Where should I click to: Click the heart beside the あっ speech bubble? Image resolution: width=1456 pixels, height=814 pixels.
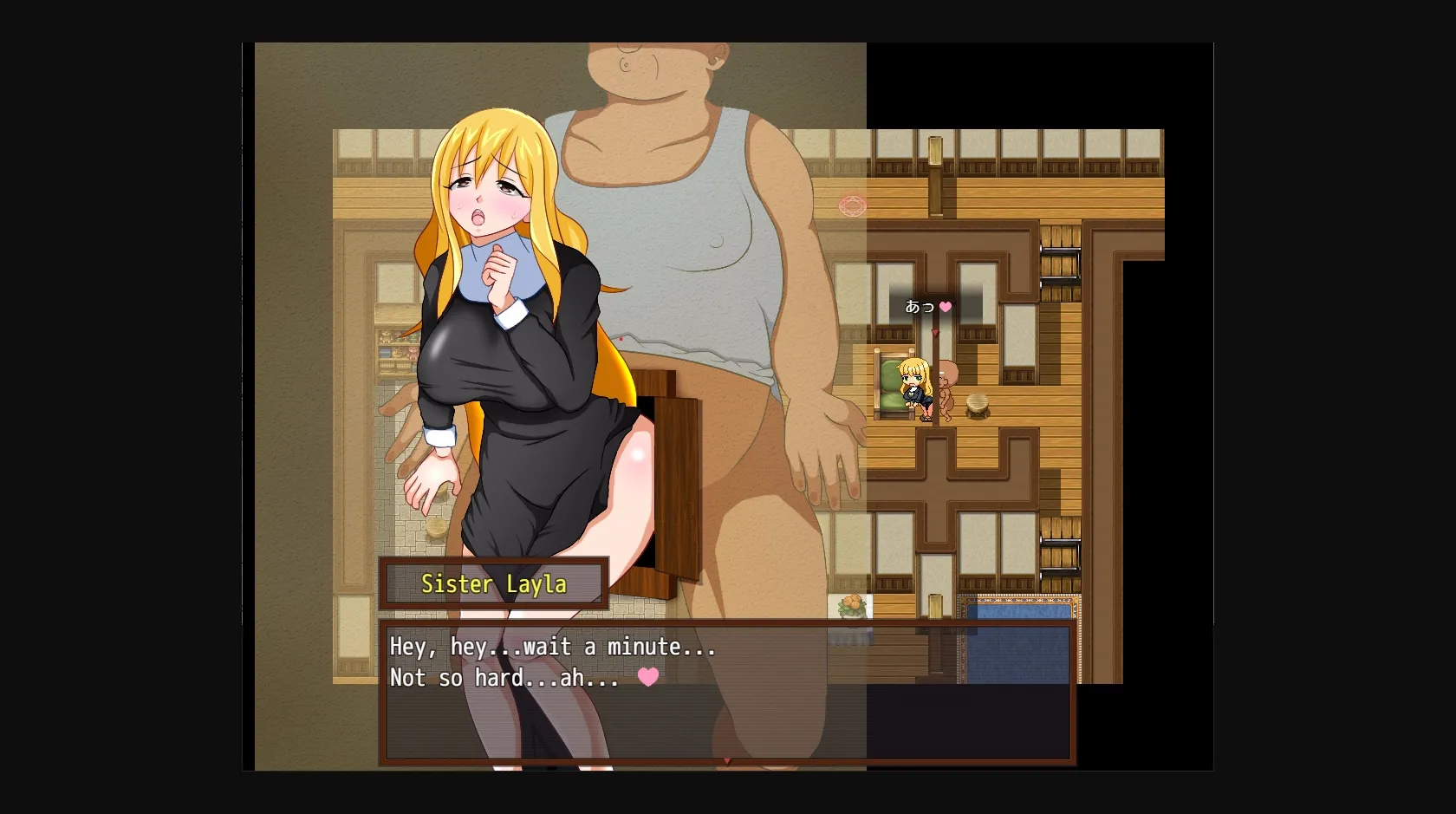(x=946, y=306)
